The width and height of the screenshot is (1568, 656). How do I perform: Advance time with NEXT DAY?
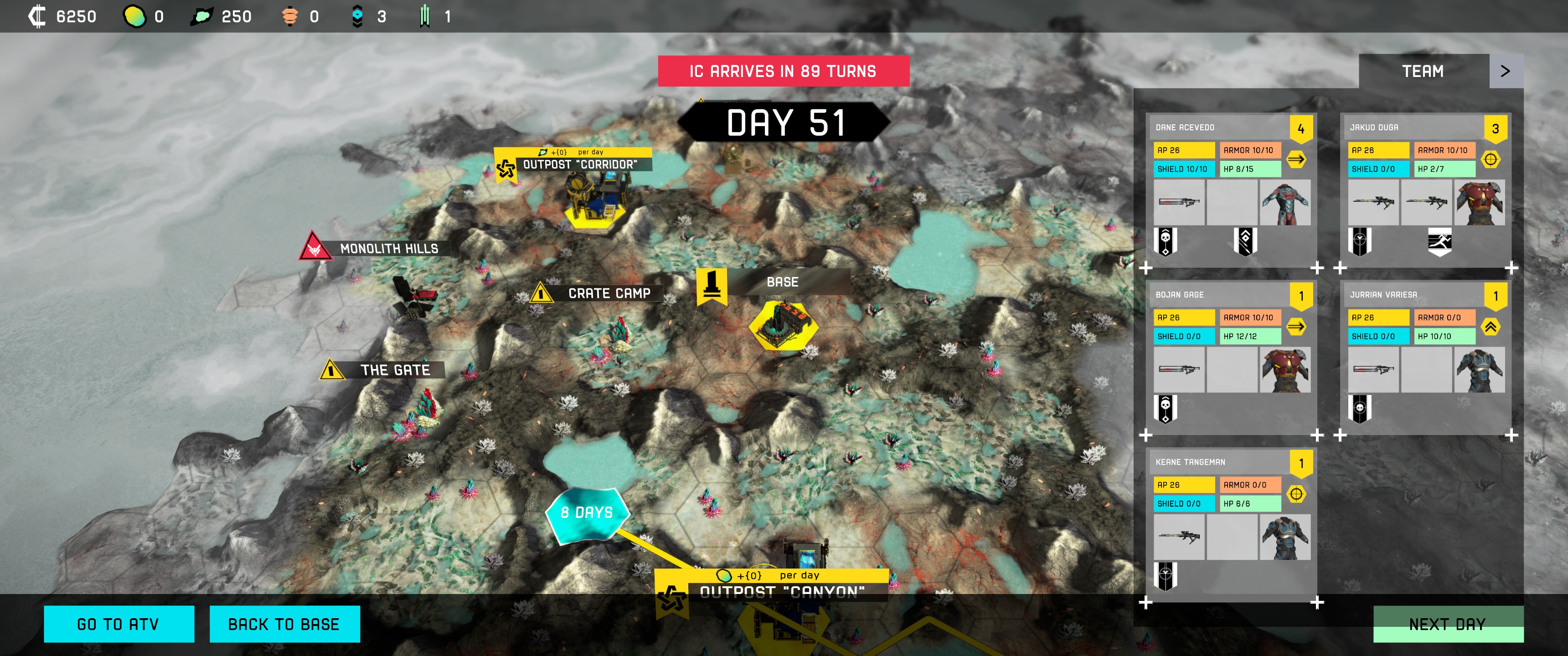(1448, 624)
